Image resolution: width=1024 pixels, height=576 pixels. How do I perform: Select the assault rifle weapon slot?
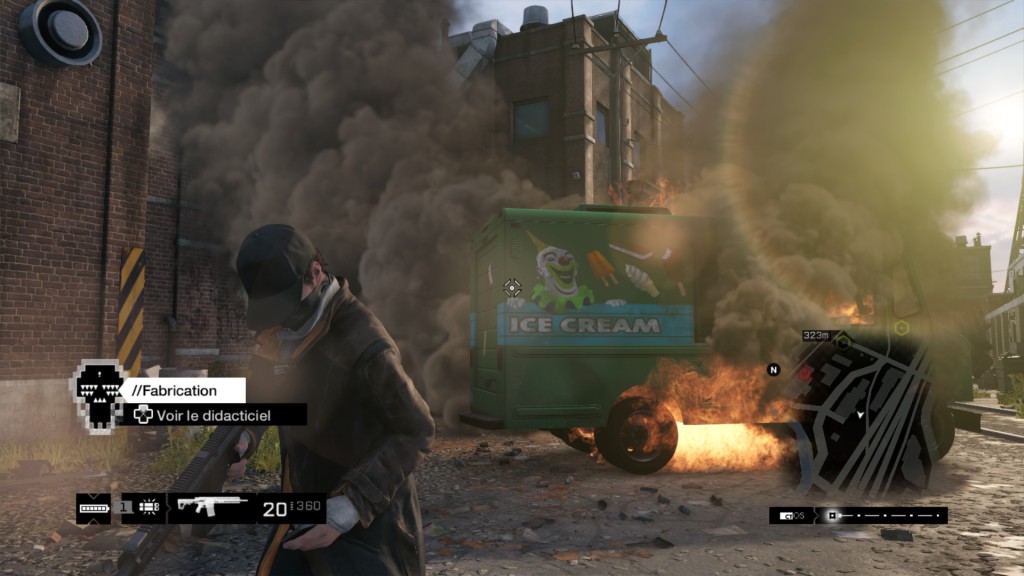click(212, 507)
